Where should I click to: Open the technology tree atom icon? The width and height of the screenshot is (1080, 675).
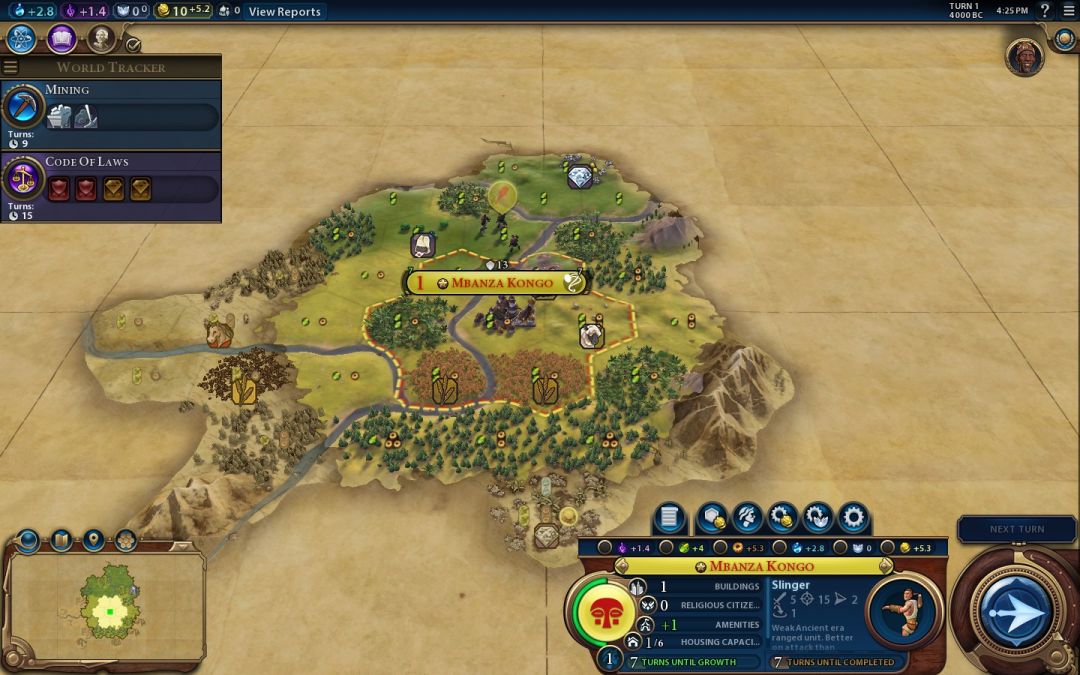(22, 39)
